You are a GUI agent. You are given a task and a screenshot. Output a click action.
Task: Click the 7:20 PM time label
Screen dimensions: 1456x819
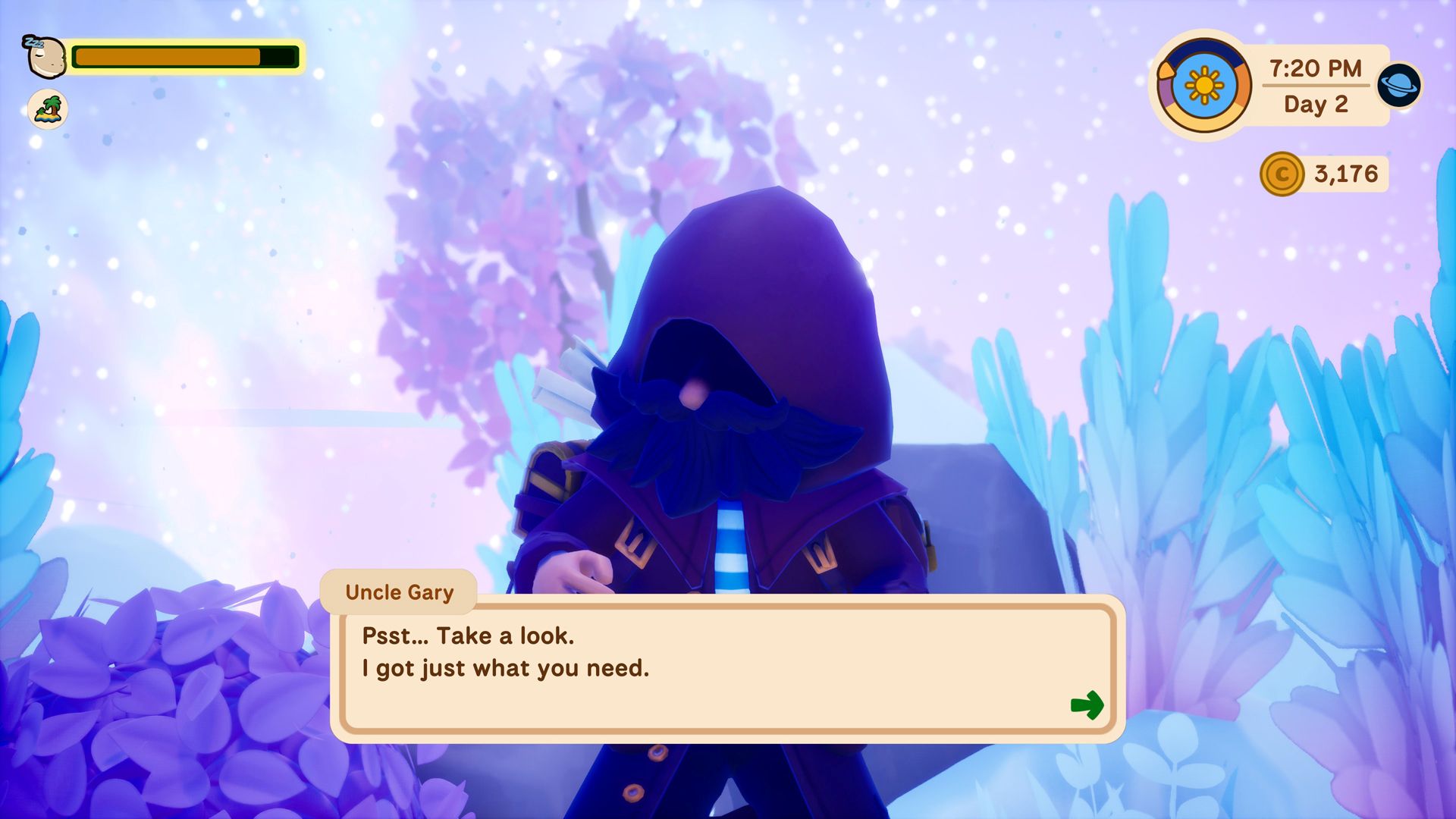(1314, 67)
